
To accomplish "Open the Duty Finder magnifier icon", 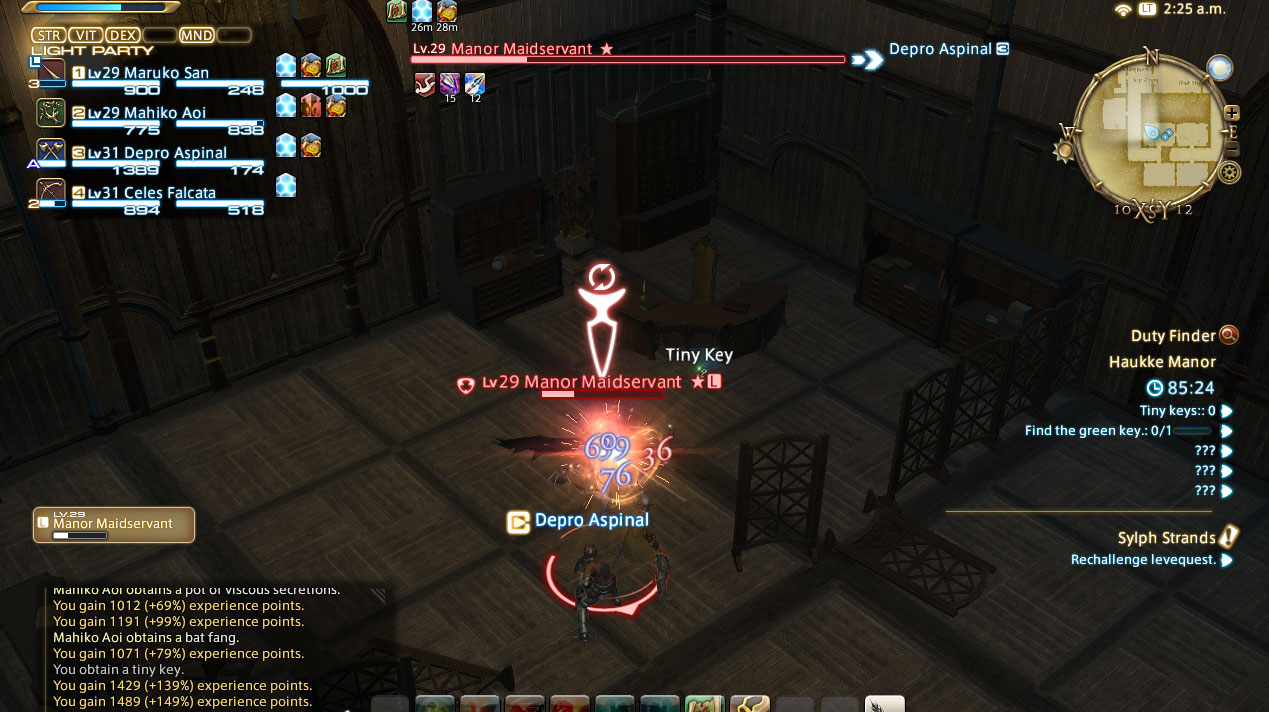I will [x=1229, y=336].
